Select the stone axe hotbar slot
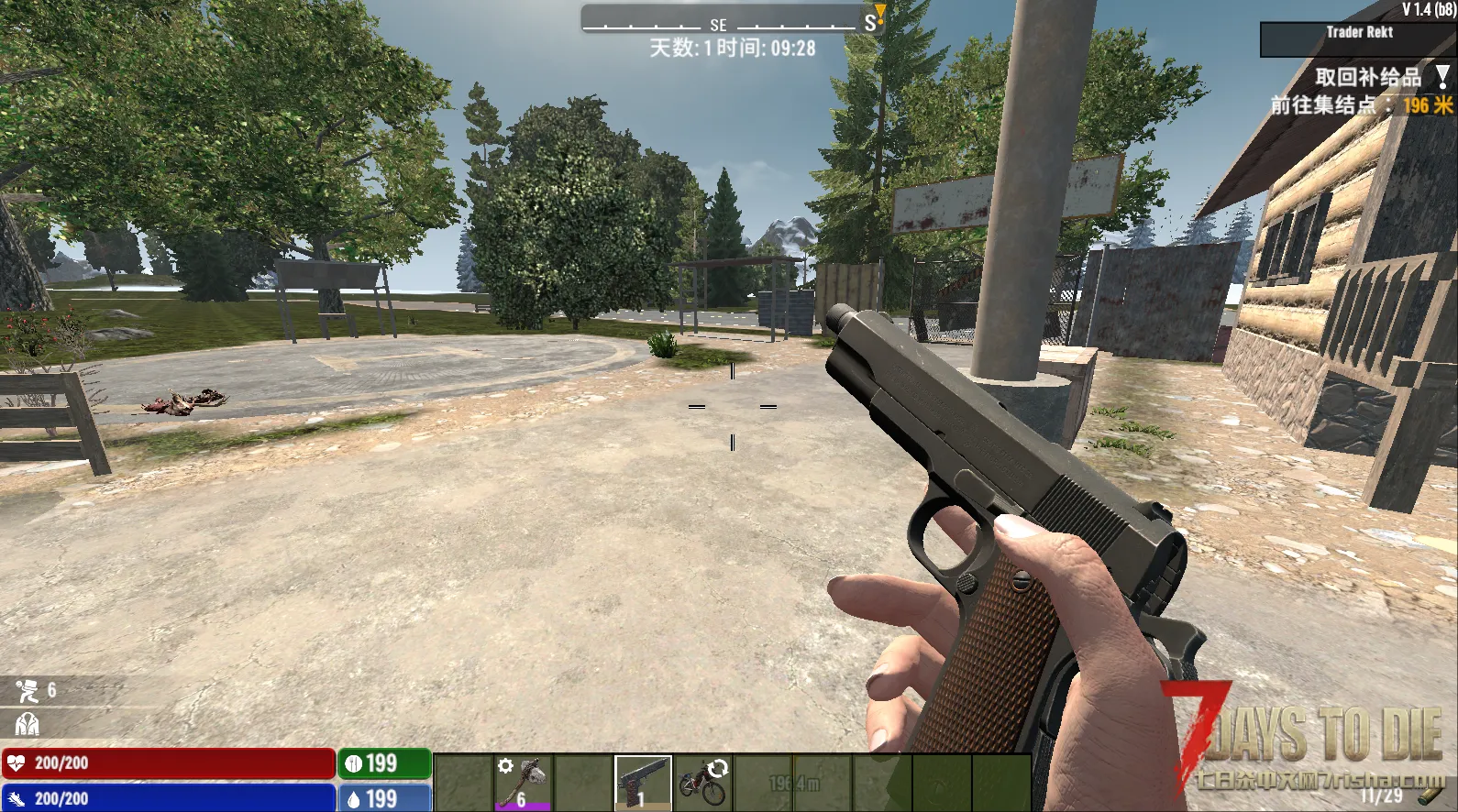 coord(523,783)
